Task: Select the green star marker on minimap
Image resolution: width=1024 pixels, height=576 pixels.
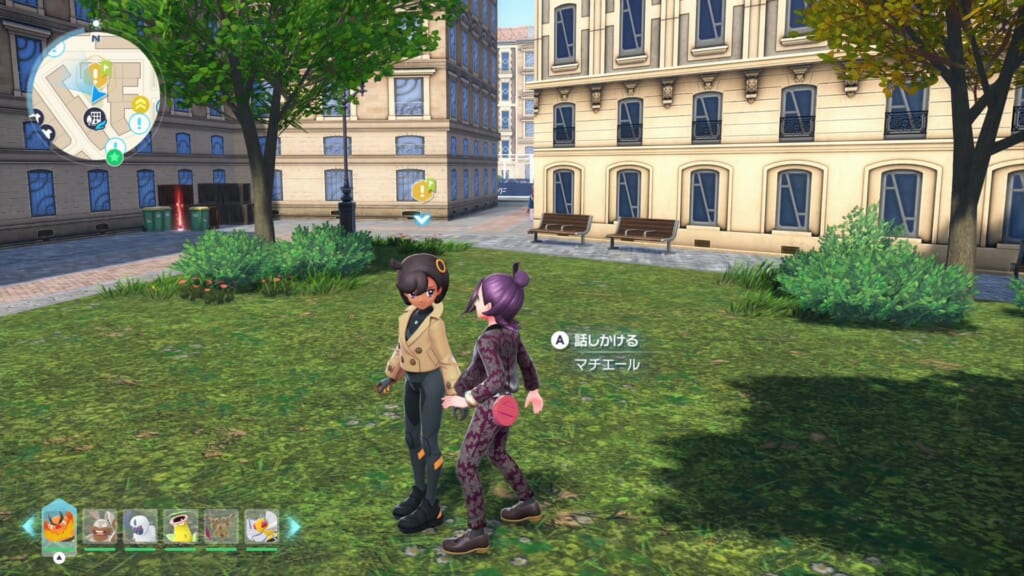Action: [115, 157]
